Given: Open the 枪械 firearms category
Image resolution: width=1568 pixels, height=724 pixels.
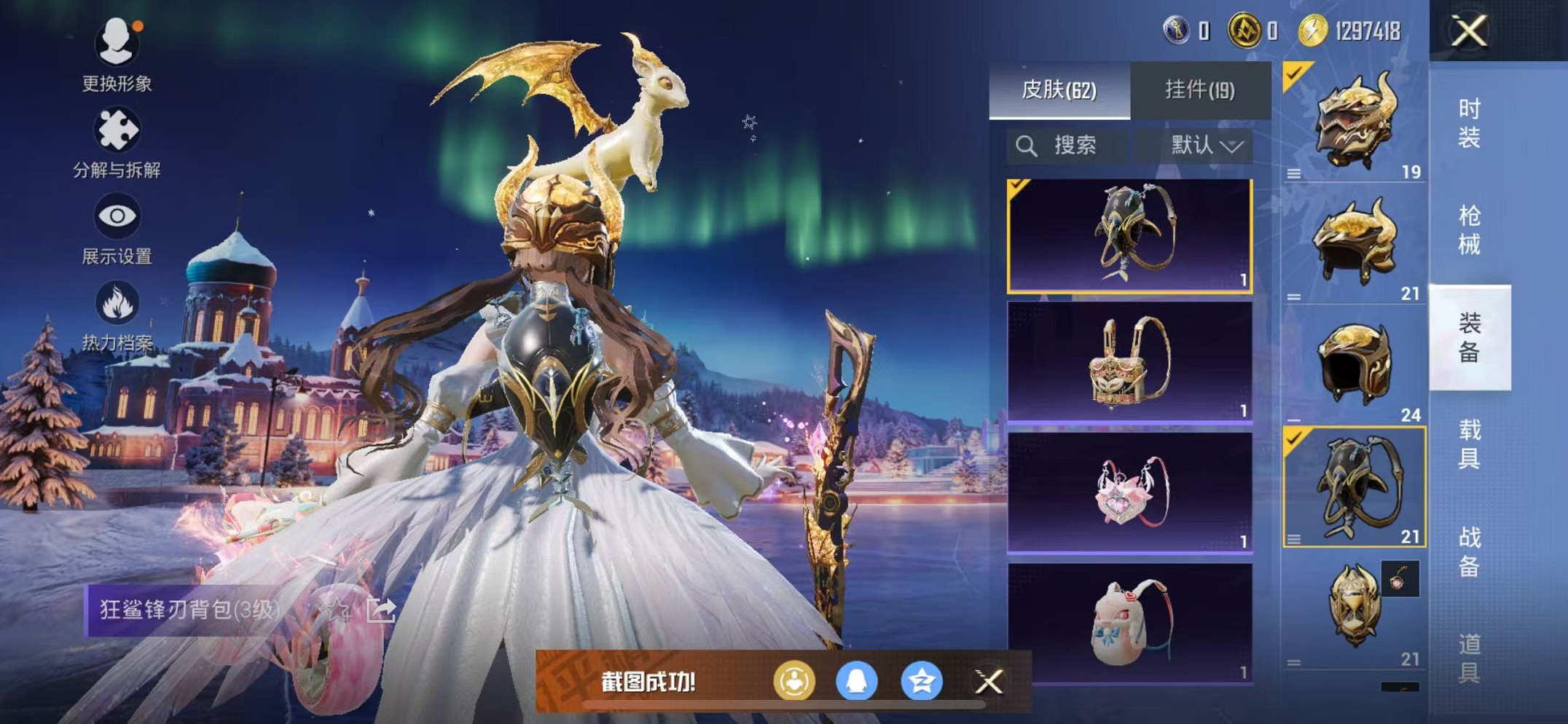Looking at the screenshot, I should click(x=1469, y=230).
